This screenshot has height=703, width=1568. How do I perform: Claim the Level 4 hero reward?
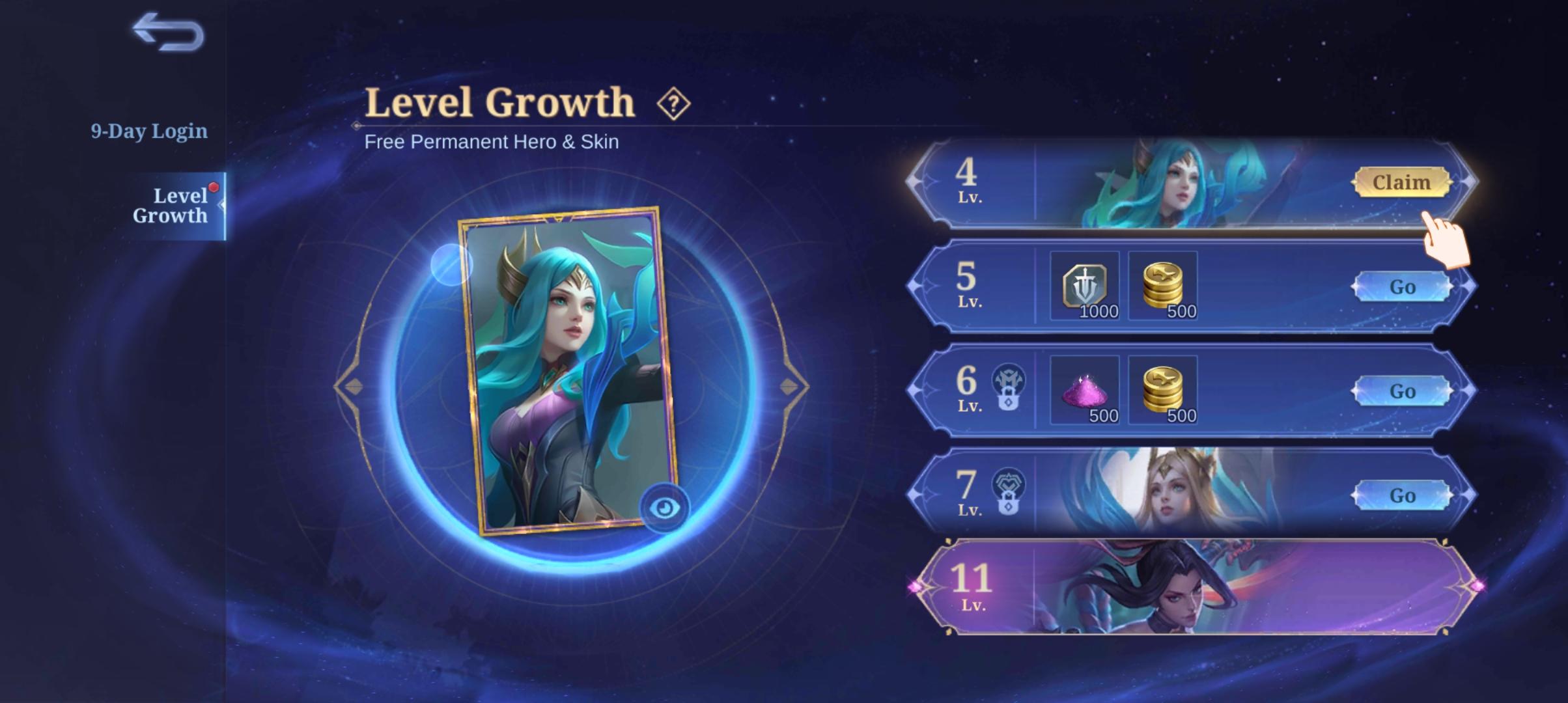(x=1402, y=183)
